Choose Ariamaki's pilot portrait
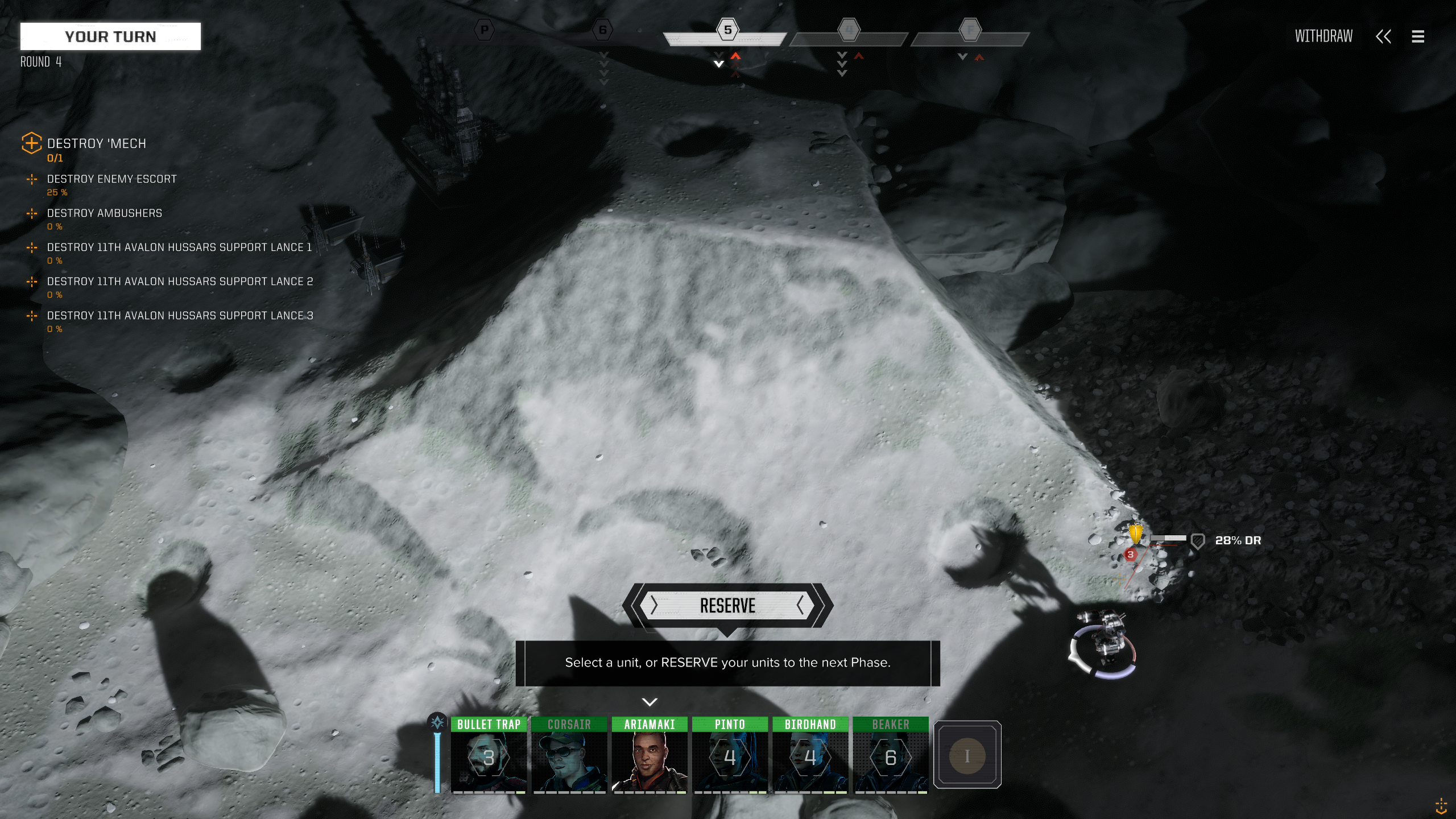 click(650, 756)
